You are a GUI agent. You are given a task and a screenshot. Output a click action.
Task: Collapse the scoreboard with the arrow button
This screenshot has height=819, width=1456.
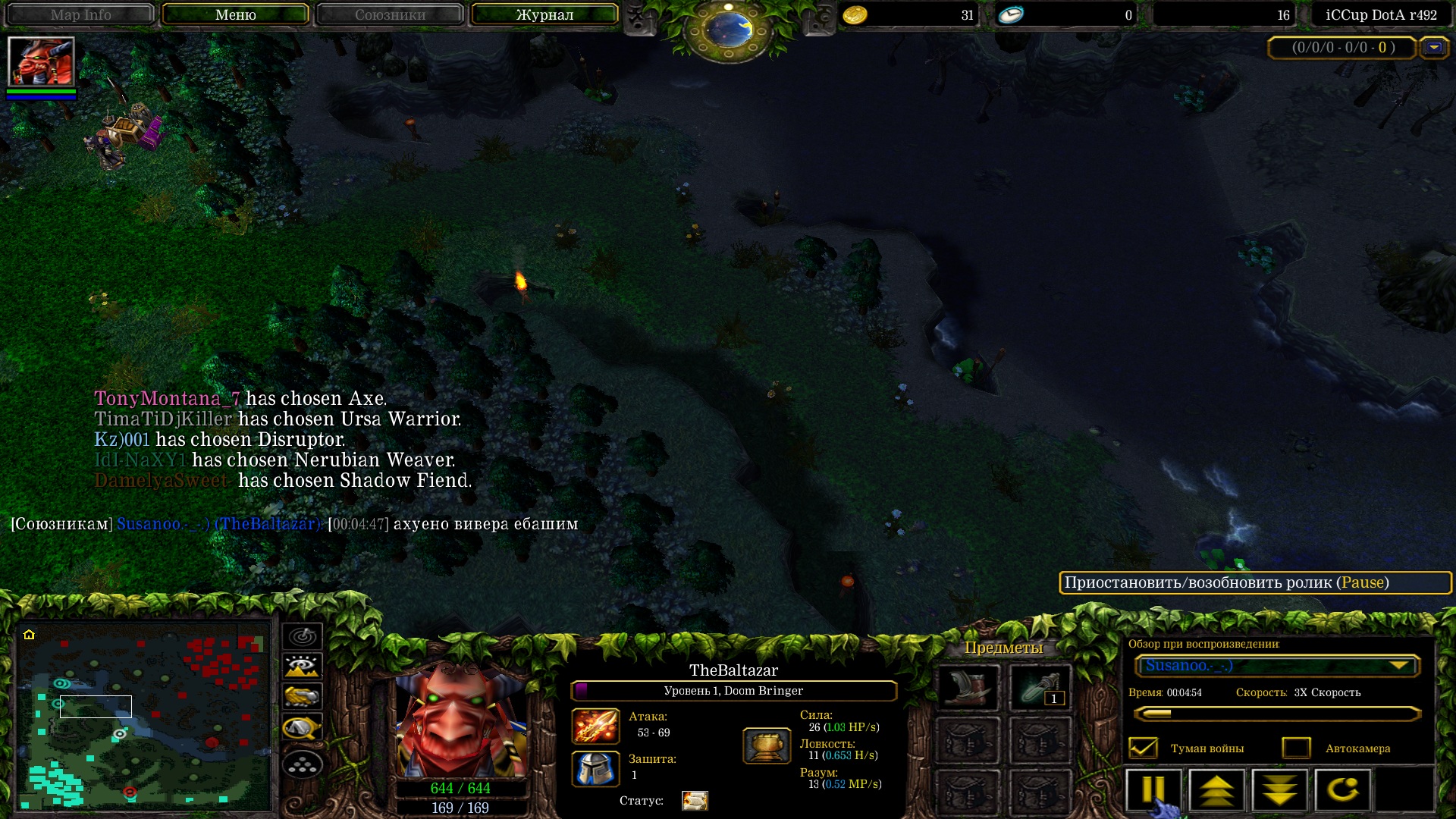1433,48
